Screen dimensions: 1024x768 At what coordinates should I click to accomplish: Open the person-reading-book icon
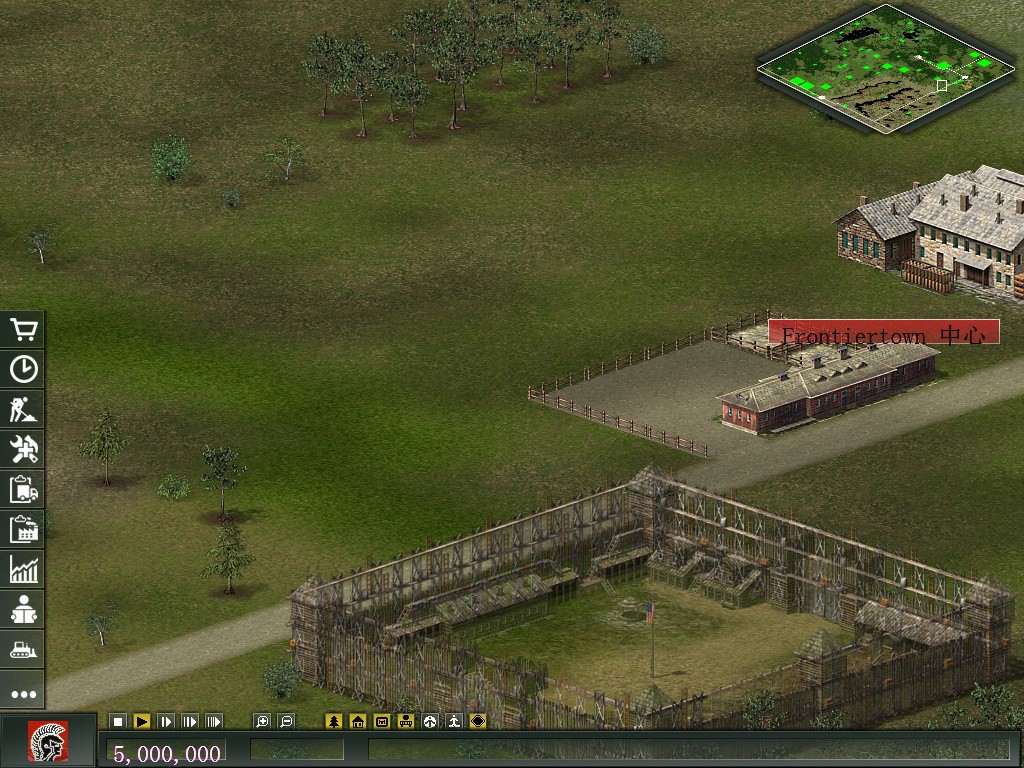[23, 610]
